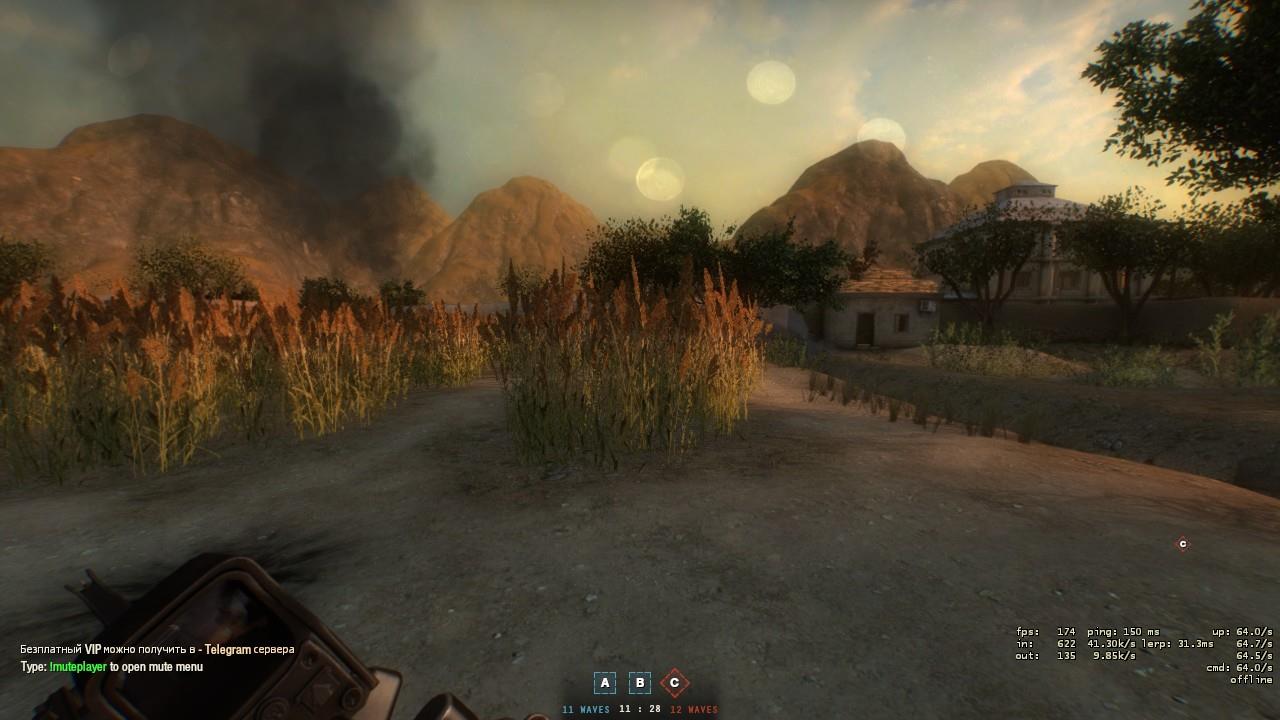Click the red diamond objective C icon

tap(675, 682)
